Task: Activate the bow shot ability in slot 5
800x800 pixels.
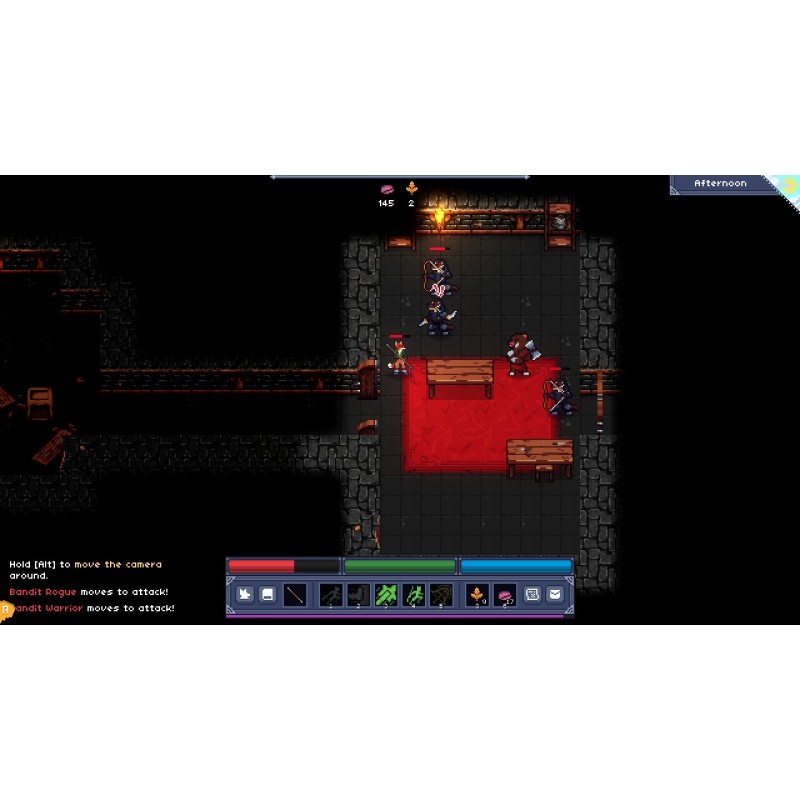Action: click(440, 595)
